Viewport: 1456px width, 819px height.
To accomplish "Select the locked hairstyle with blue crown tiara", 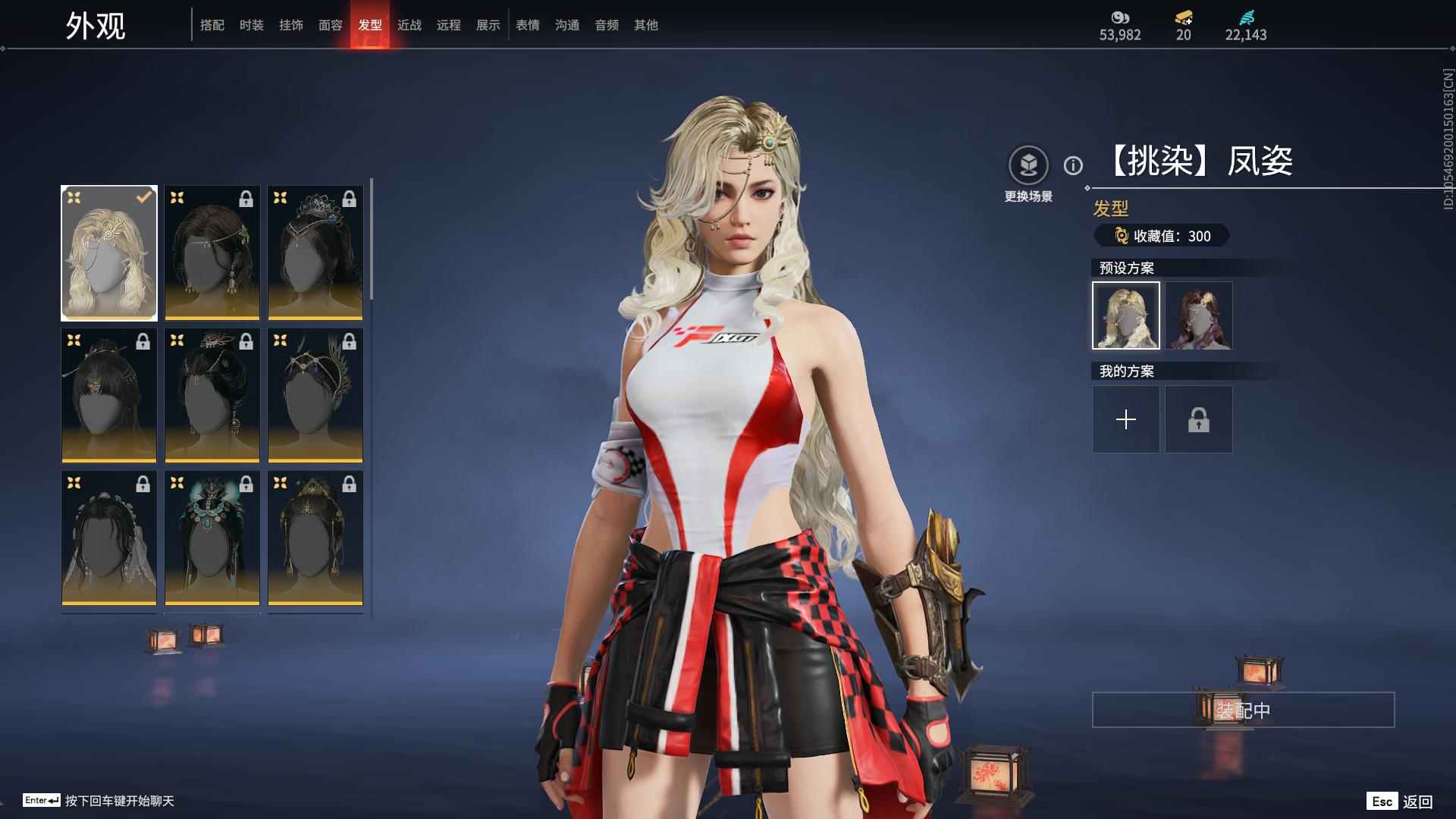I will coord(315,253).
